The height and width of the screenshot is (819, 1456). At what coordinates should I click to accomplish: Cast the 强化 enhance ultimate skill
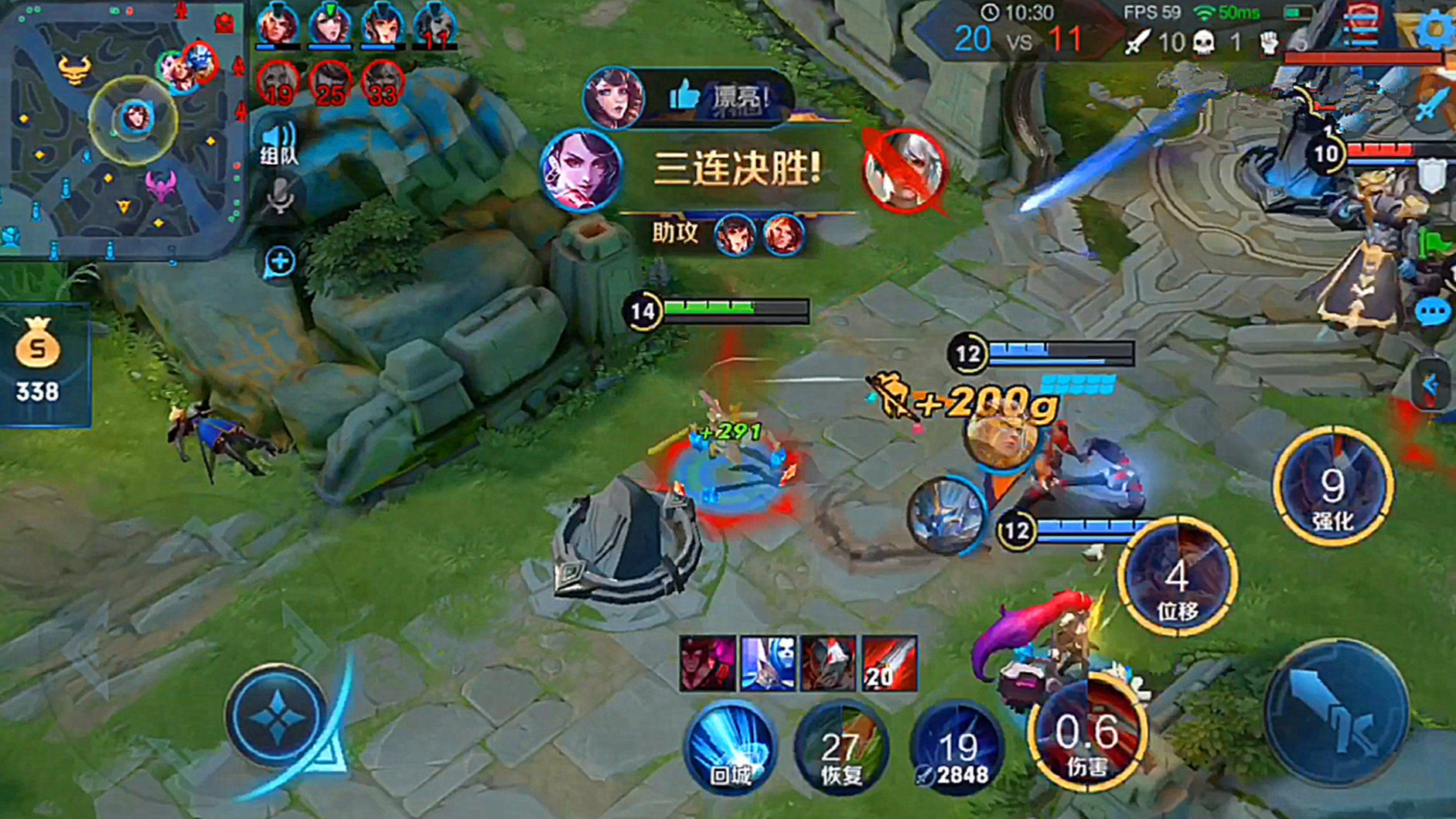tap(1333, 486)
